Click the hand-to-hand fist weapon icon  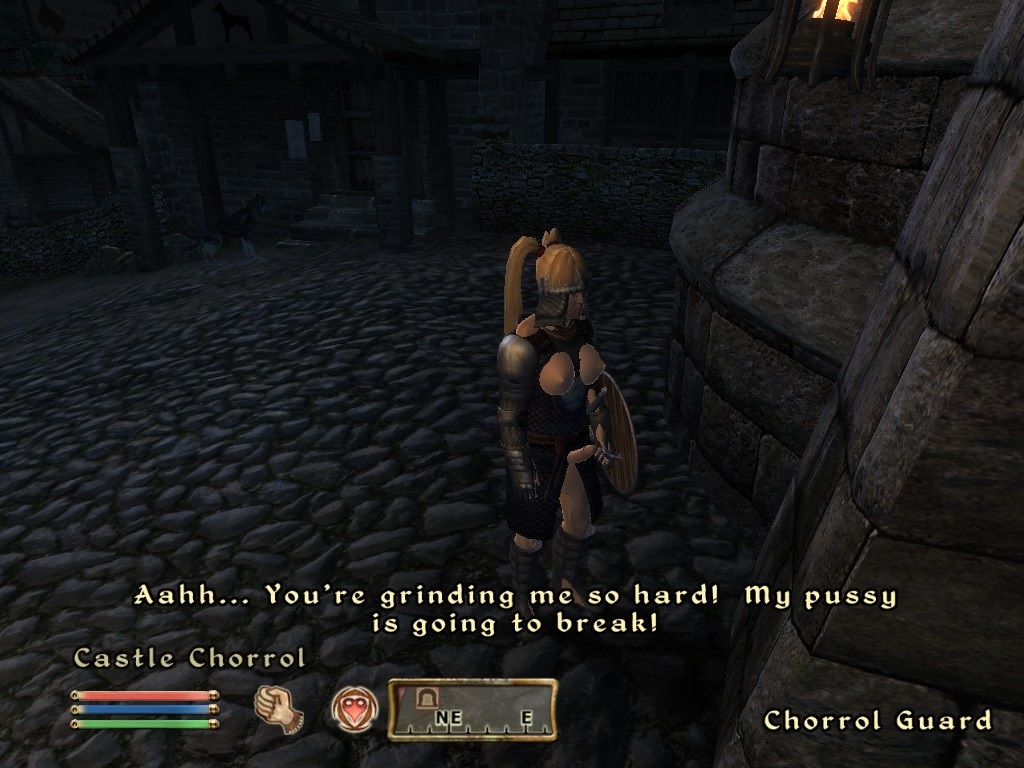[278, 707]
